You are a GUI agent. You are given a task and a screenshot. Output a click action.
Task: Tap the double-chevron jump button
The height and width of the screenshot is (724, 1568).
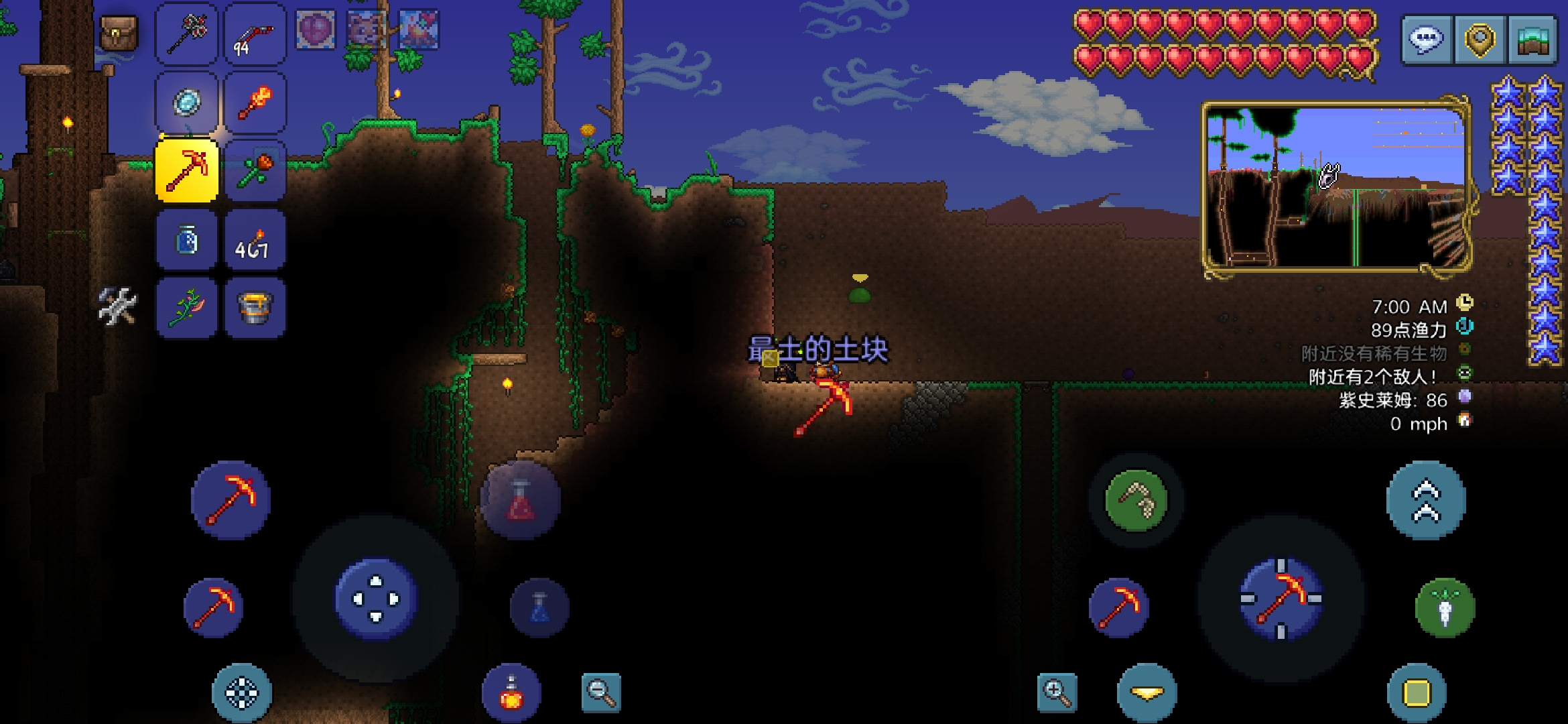[1426, 500]
